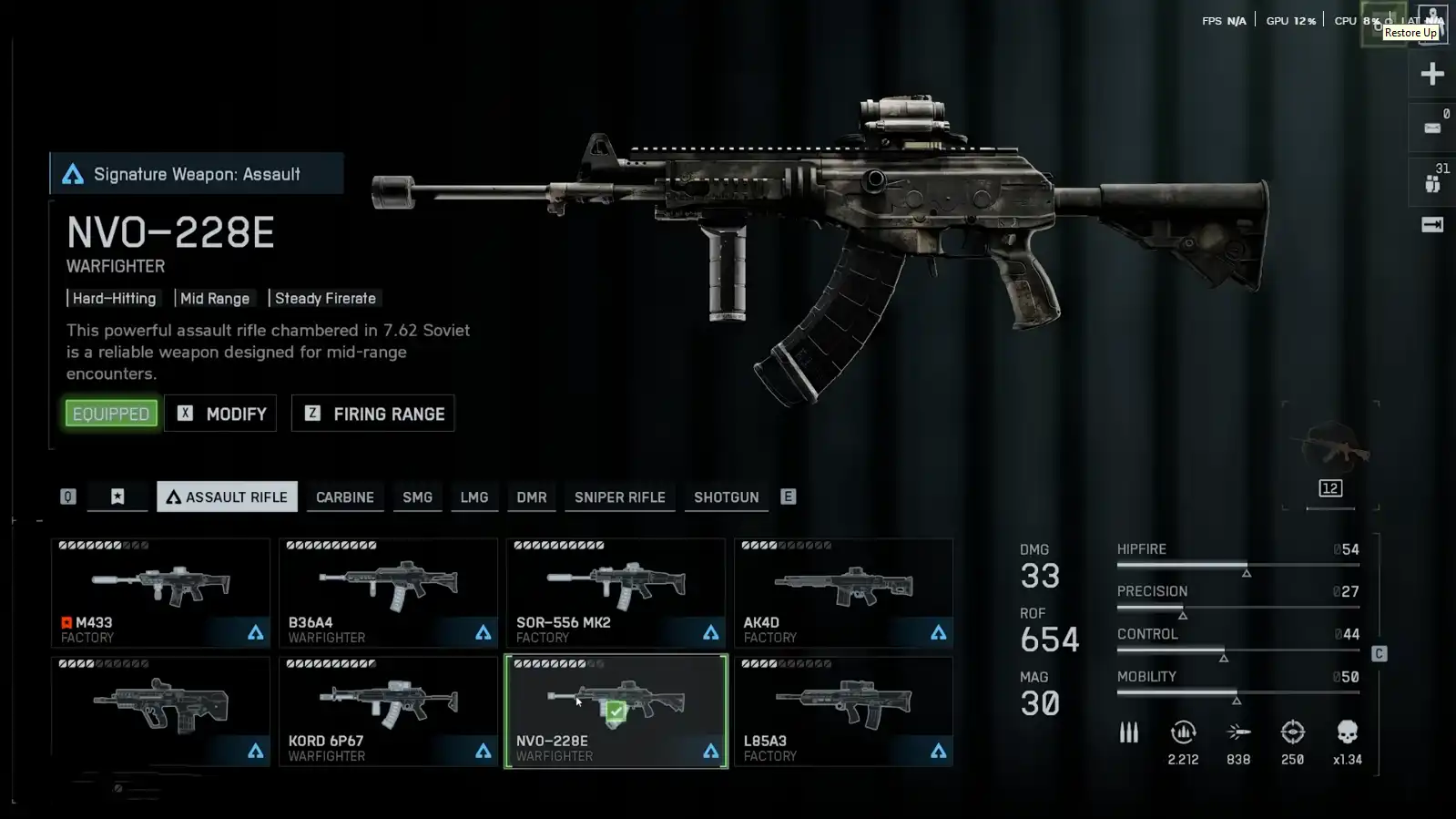Image resolution: width=1456 pixels, height=819 pixels.
Task: Pick the SOR-556 MK2 rifle
Action: click(x=616, y=592)
